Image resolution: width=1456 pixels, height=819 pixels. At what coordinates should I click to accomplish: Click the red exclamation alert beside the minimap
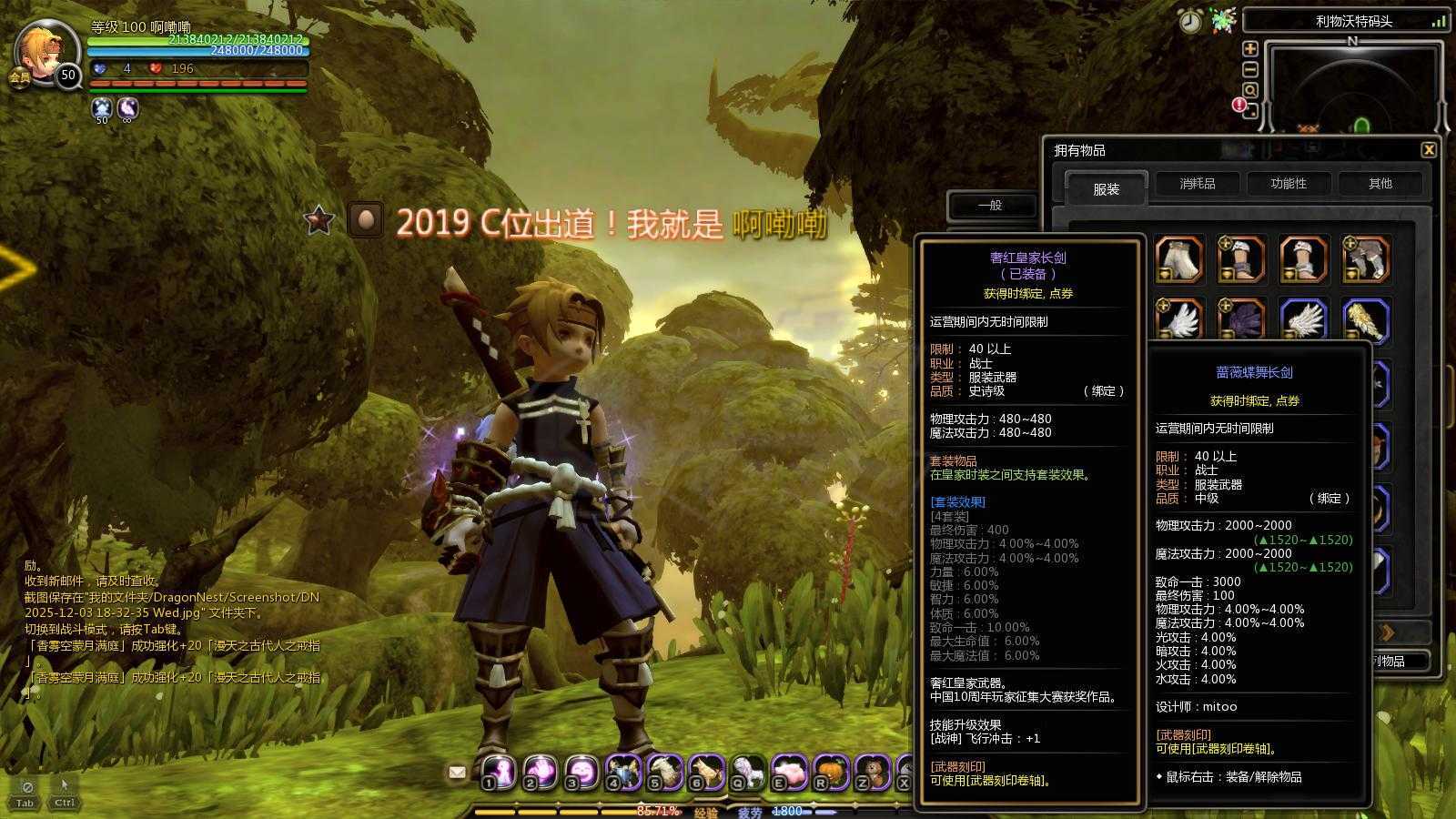(1238, 106)
